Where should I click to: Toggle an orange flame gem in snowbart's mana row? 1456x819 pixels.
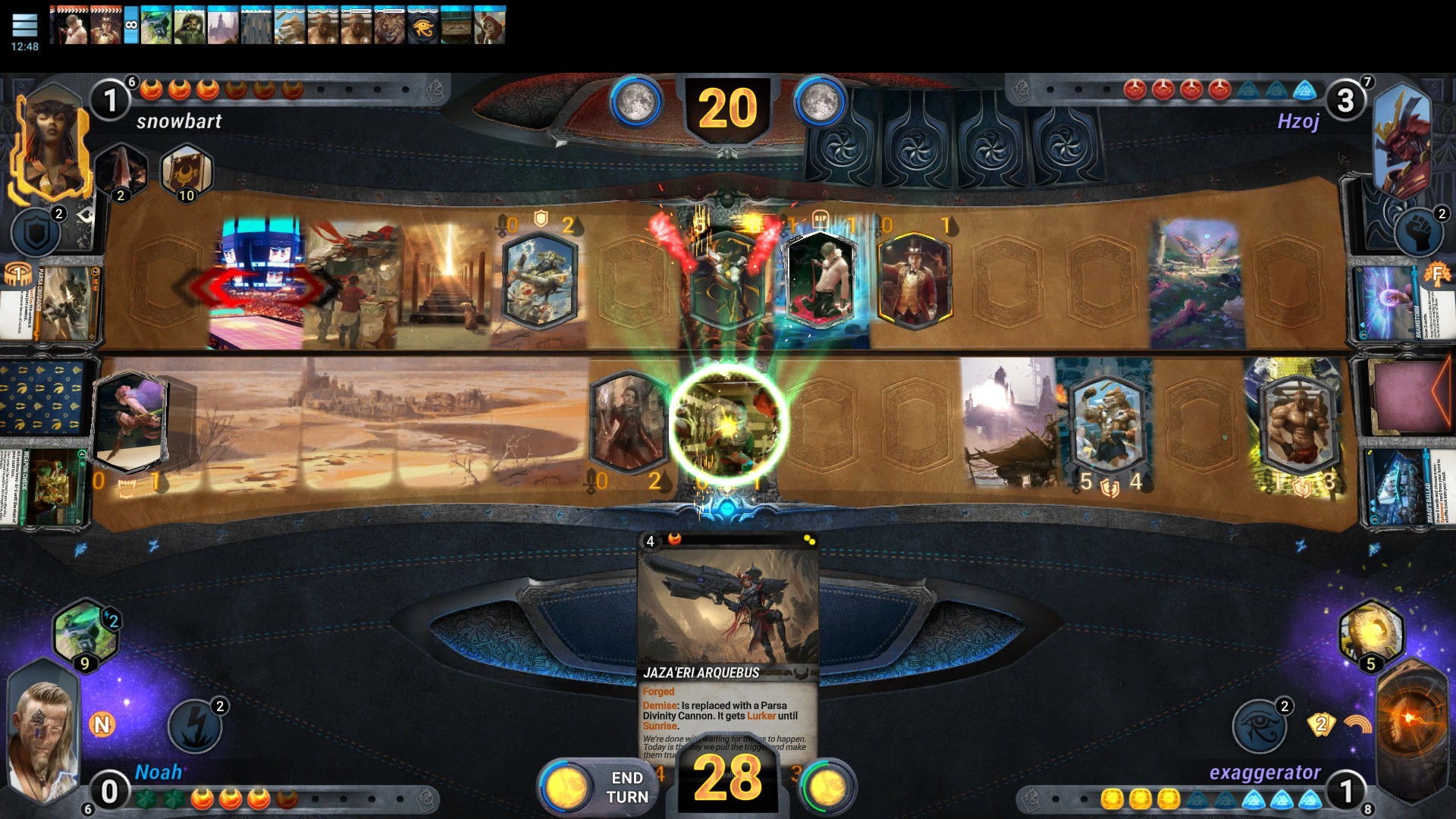click(180, 89)
